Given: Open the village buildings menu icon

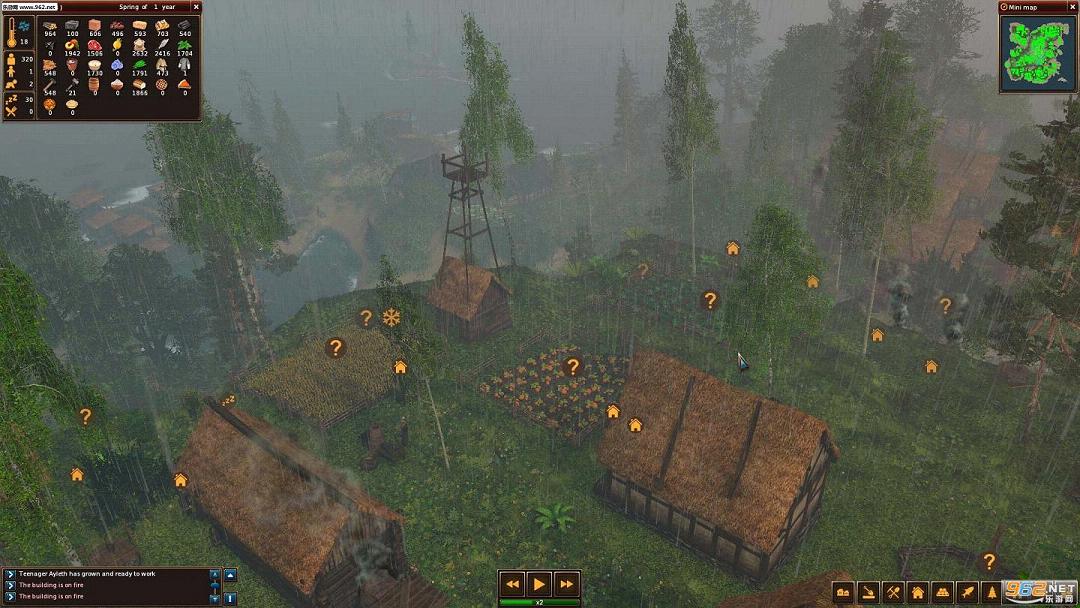Looking at the screenshot, I should pyautogui.click(x=843, y=592).
